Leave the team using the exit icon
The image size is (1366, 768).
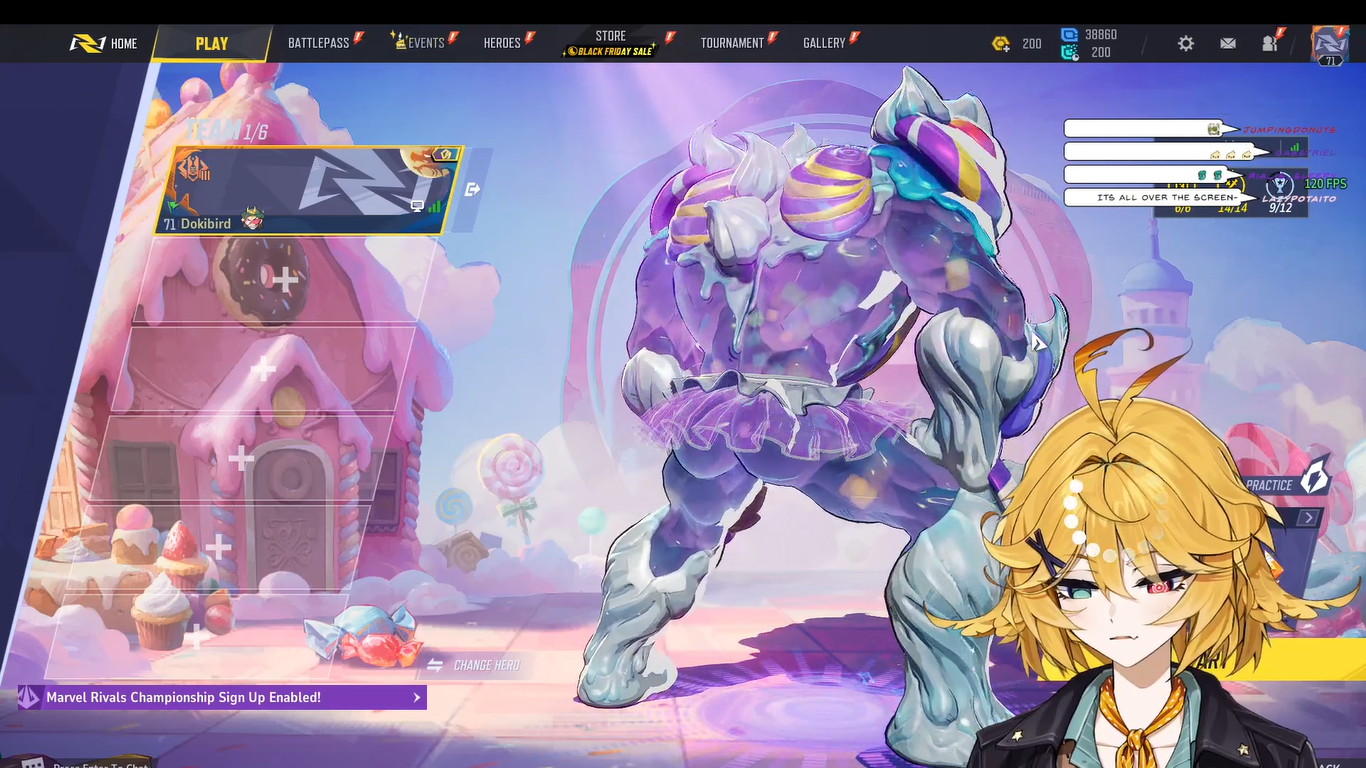473,189
